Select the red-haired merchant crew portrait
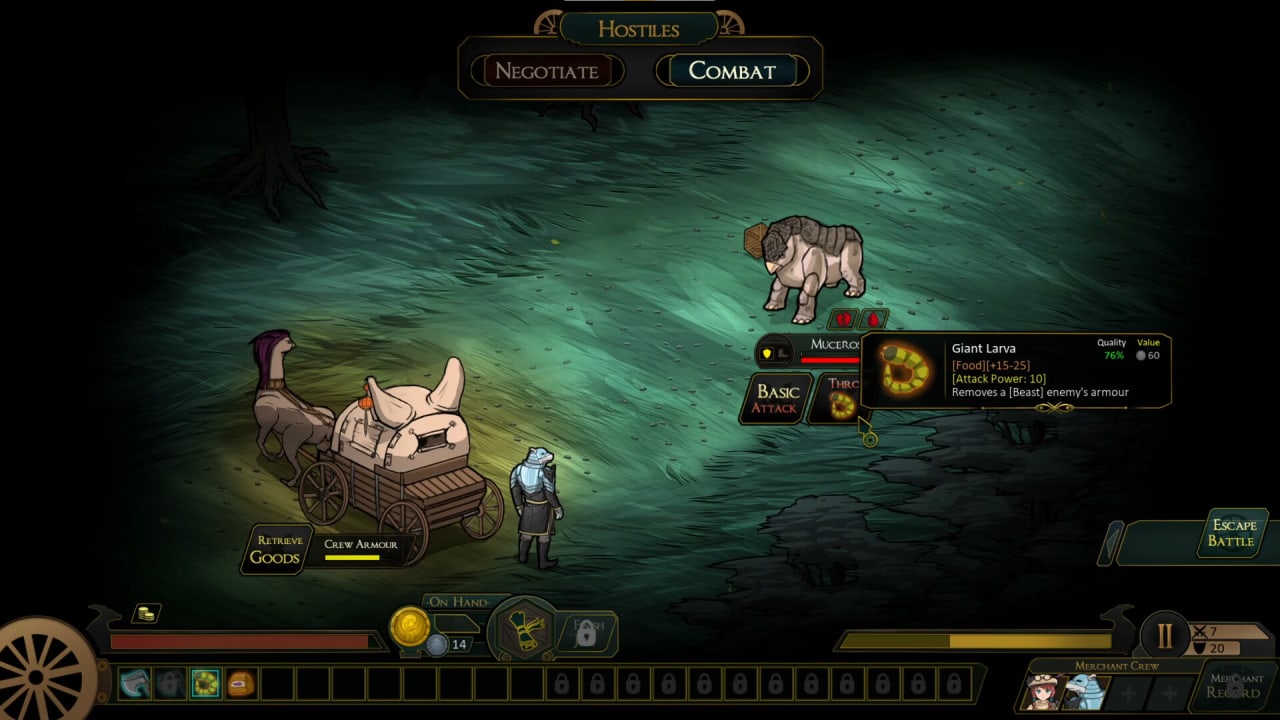 point(1044,692)
